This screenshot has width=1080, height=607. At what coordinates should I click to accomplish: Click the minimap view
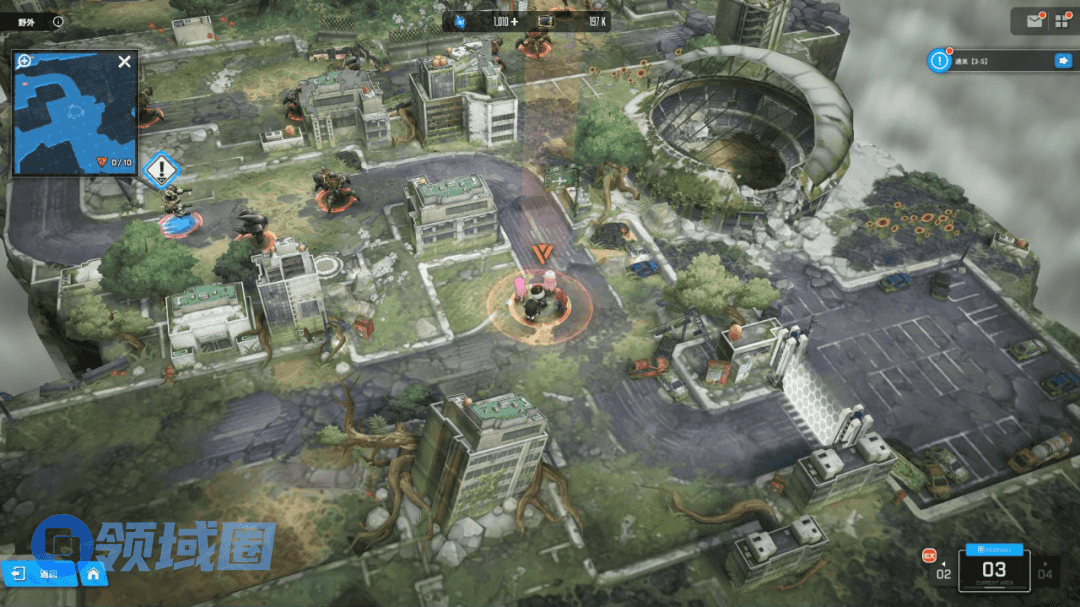73,115
